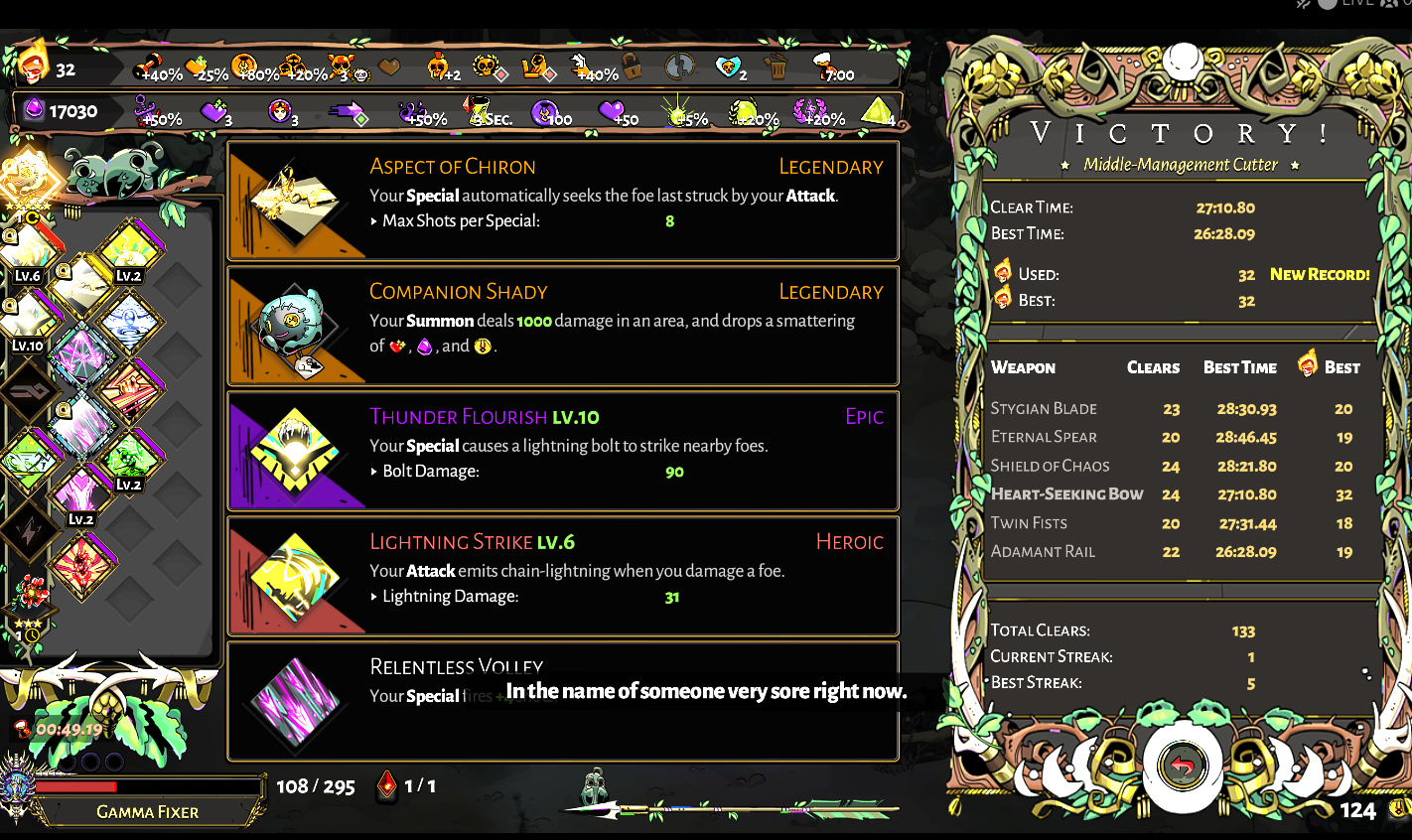The image size is (1412, 840).
Task: Choose the Thunder Flourish Lv.10 boon row
Action: [563, 451]
